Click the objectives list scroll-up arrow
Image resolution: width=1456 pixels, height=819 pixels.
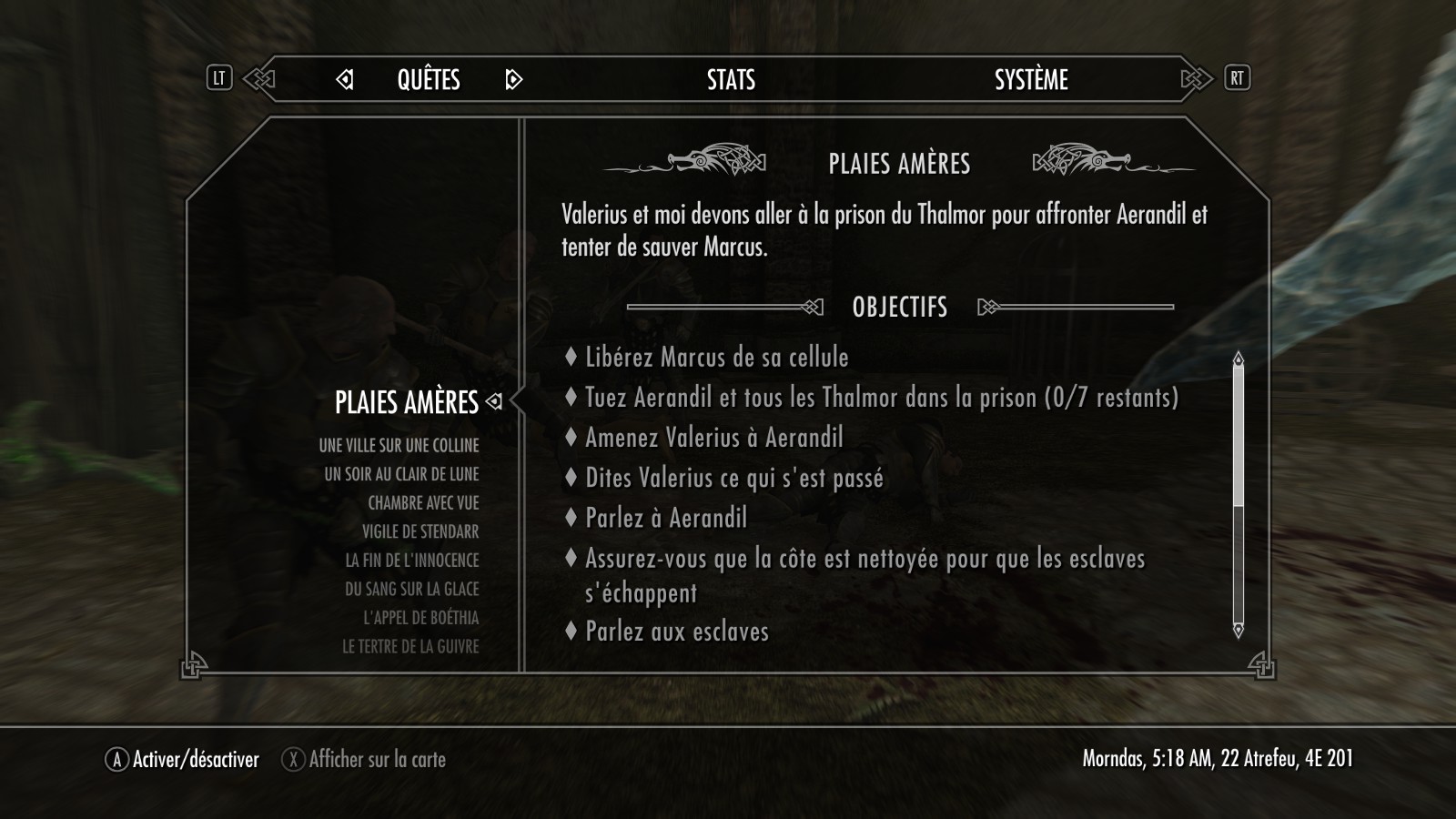1238,359
